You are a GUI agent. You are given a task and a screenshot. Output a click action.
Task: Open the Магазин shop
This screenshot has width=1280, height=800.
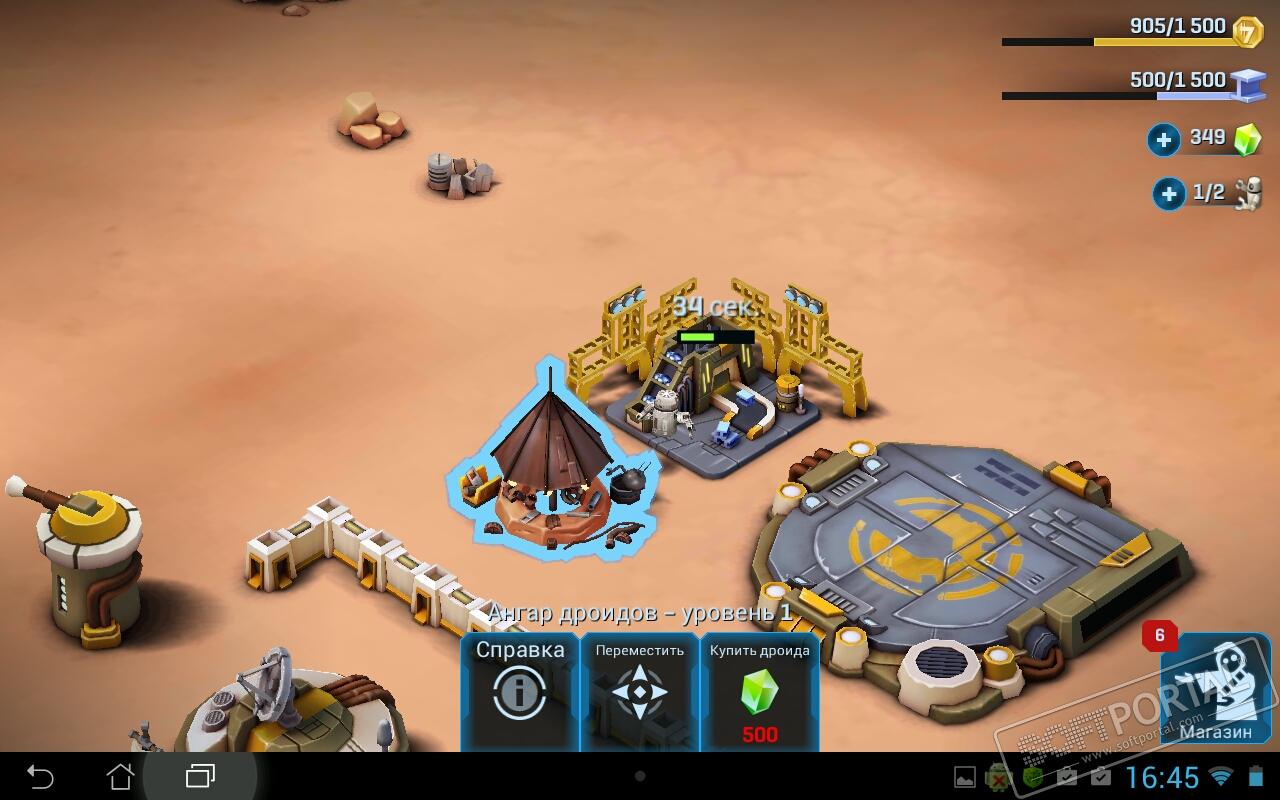1214,690
